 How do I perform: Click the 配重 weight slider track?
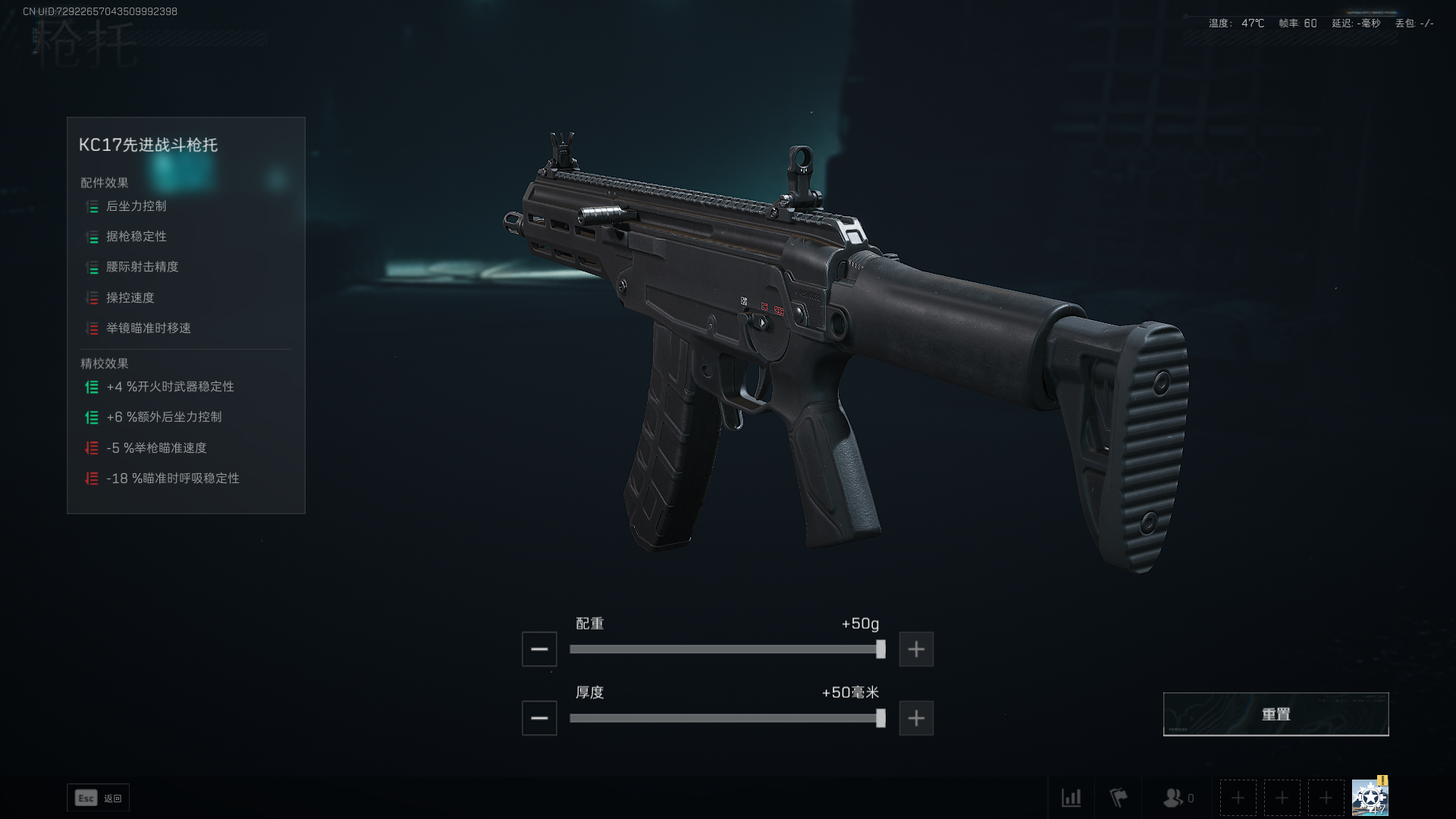point(724,649)
